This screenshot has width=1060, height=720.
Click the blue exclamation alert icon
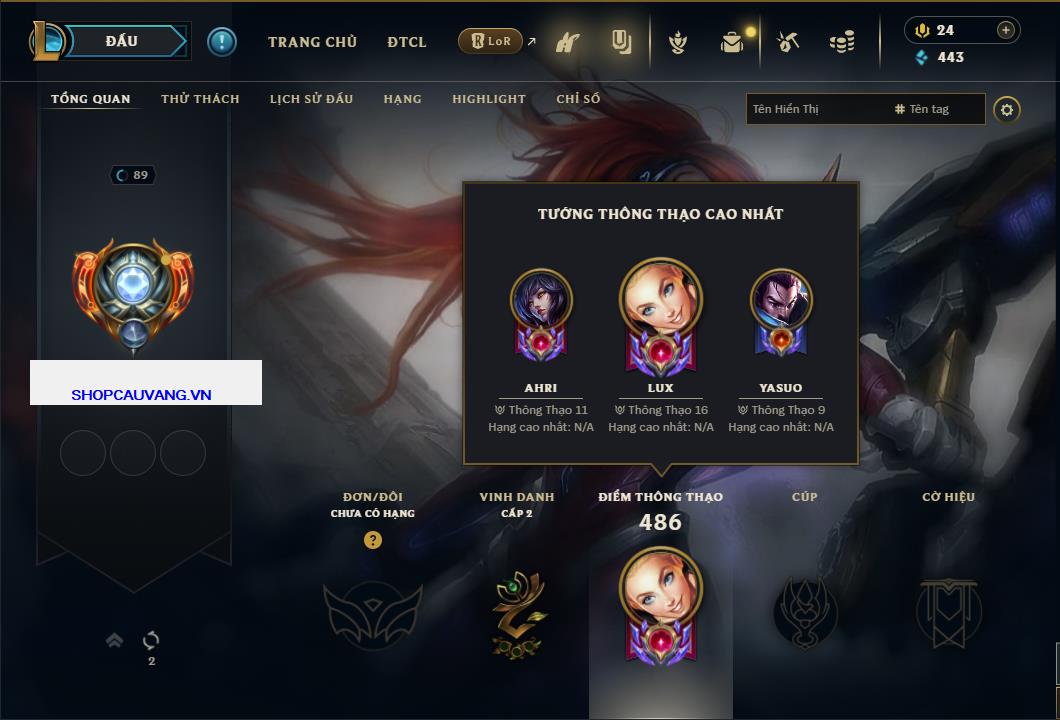coord(221,42)
